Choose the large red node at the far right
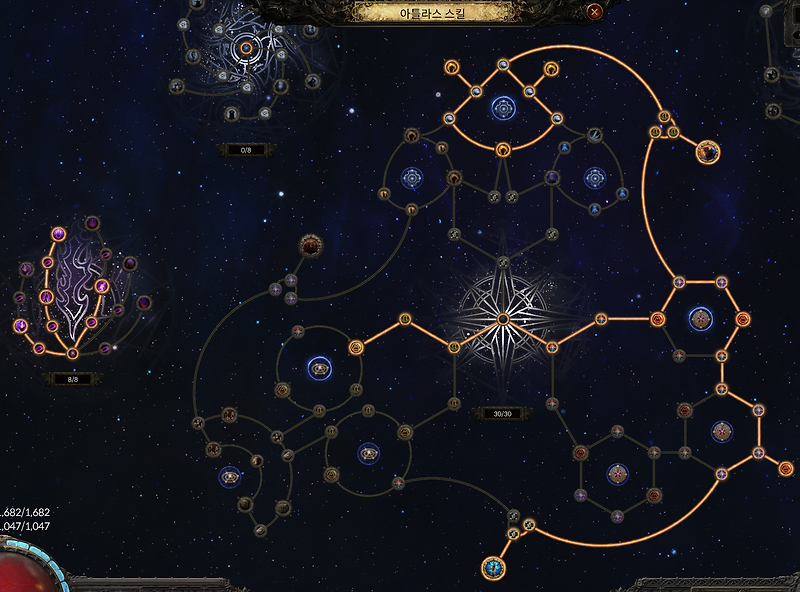This screenshot has height=592, width=800. (x=708, y=152)
